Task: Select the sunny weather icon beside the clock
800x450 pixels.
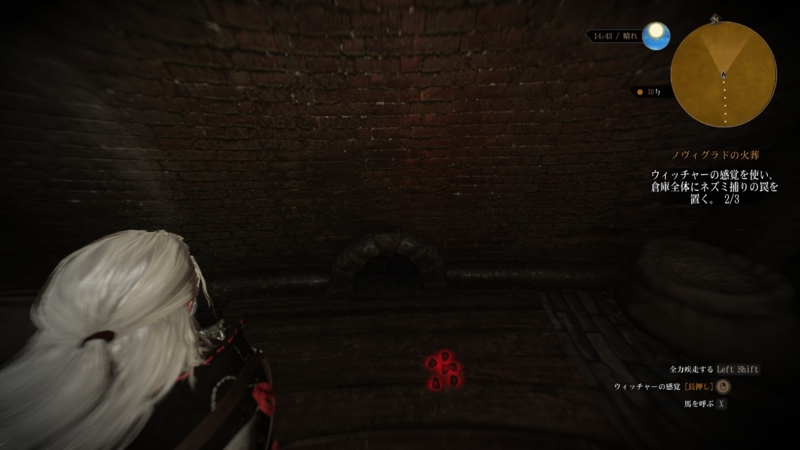Action: tap(655, 37)
